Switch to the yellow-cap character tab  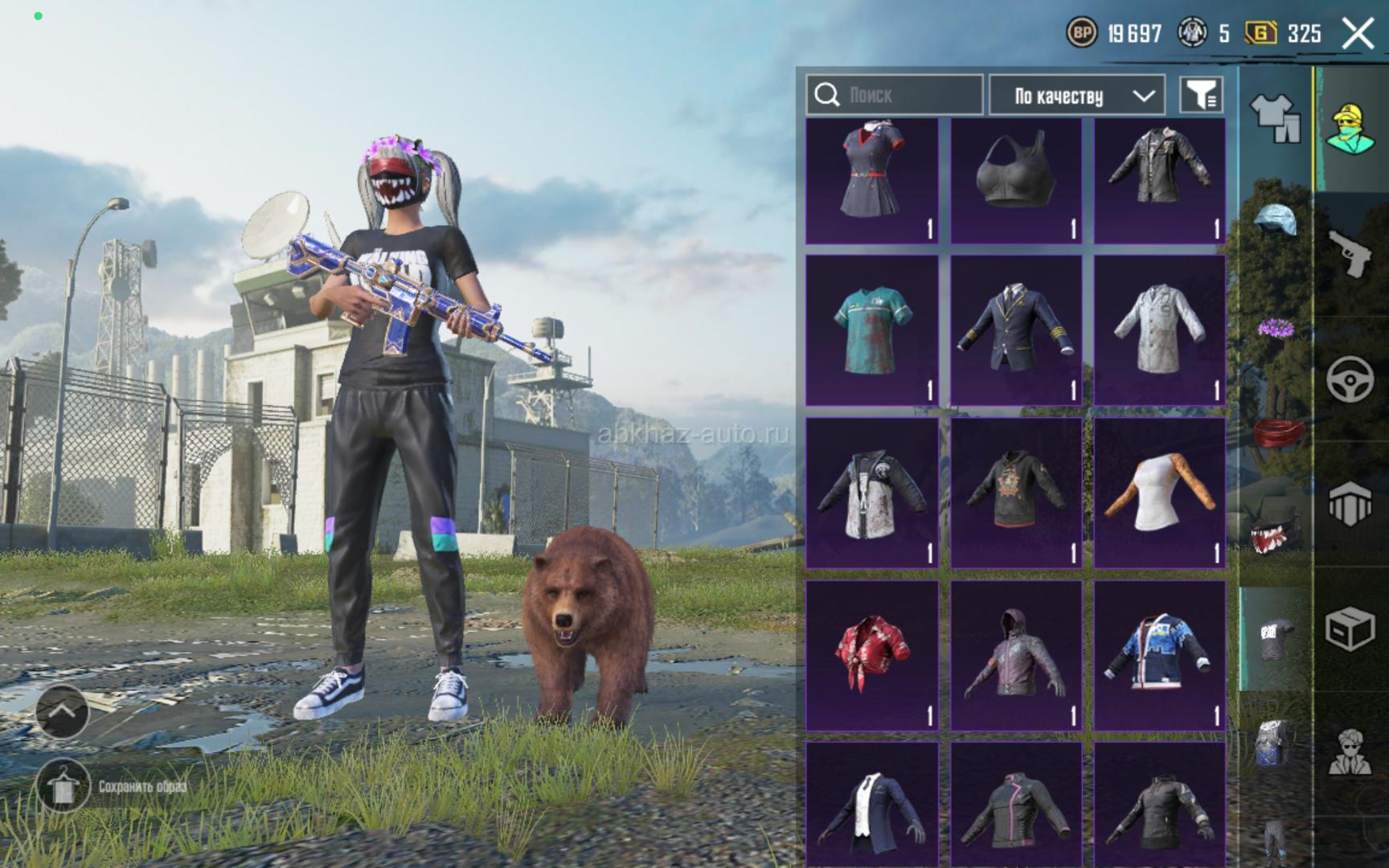pyautogui.click(x=1350, y=129)
